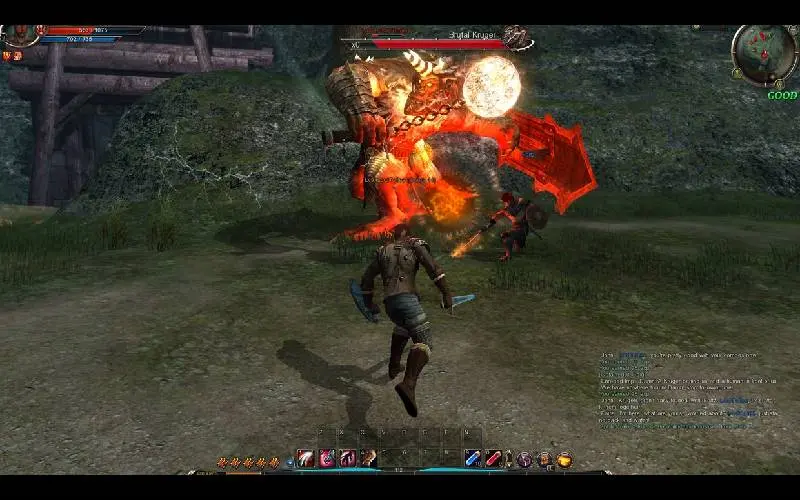800x500 pixels.
Task: Click the chat log window
Action: (x=680, y=390)
